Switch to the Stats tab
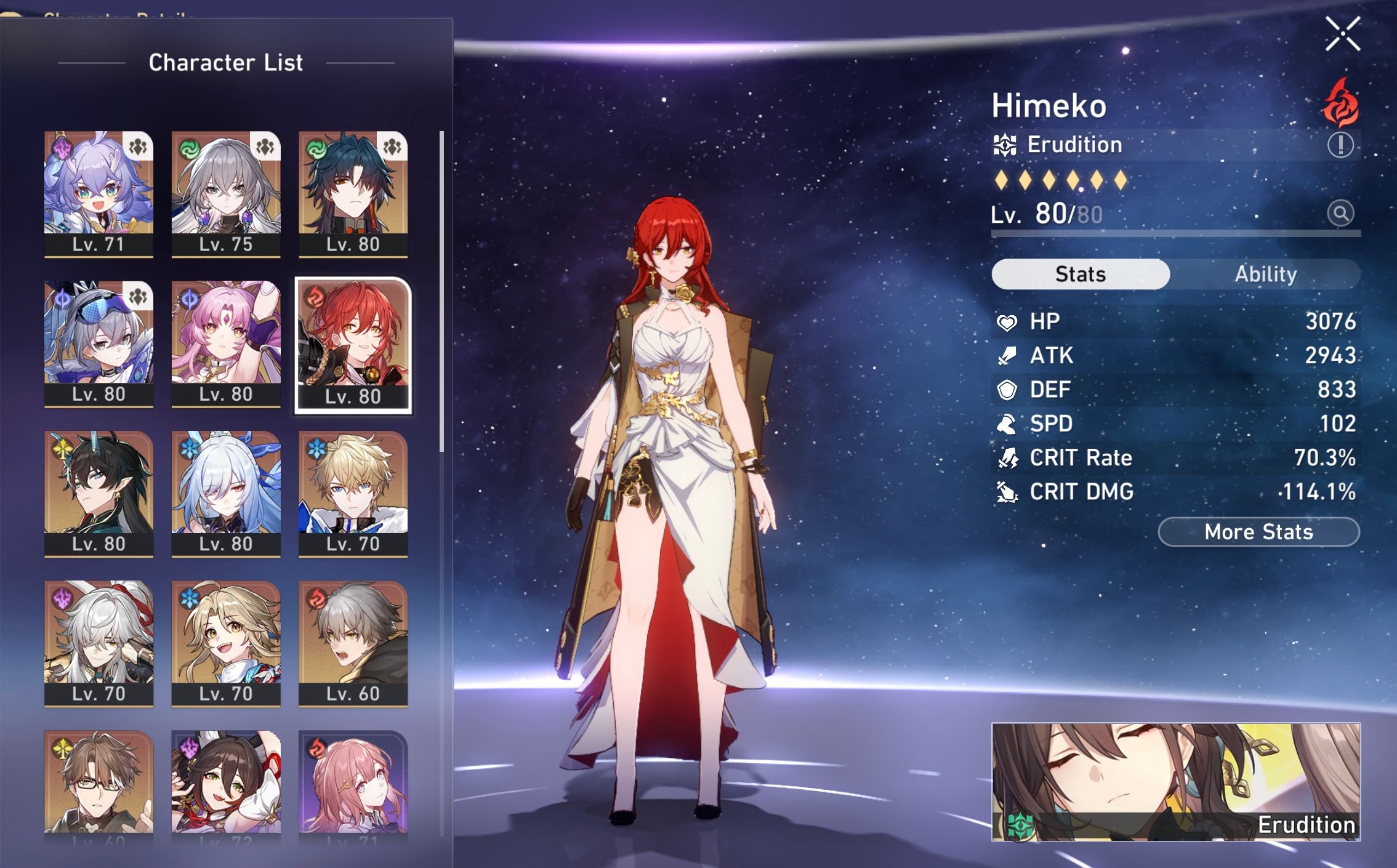1397x868 pixels. click(1079, 275)
